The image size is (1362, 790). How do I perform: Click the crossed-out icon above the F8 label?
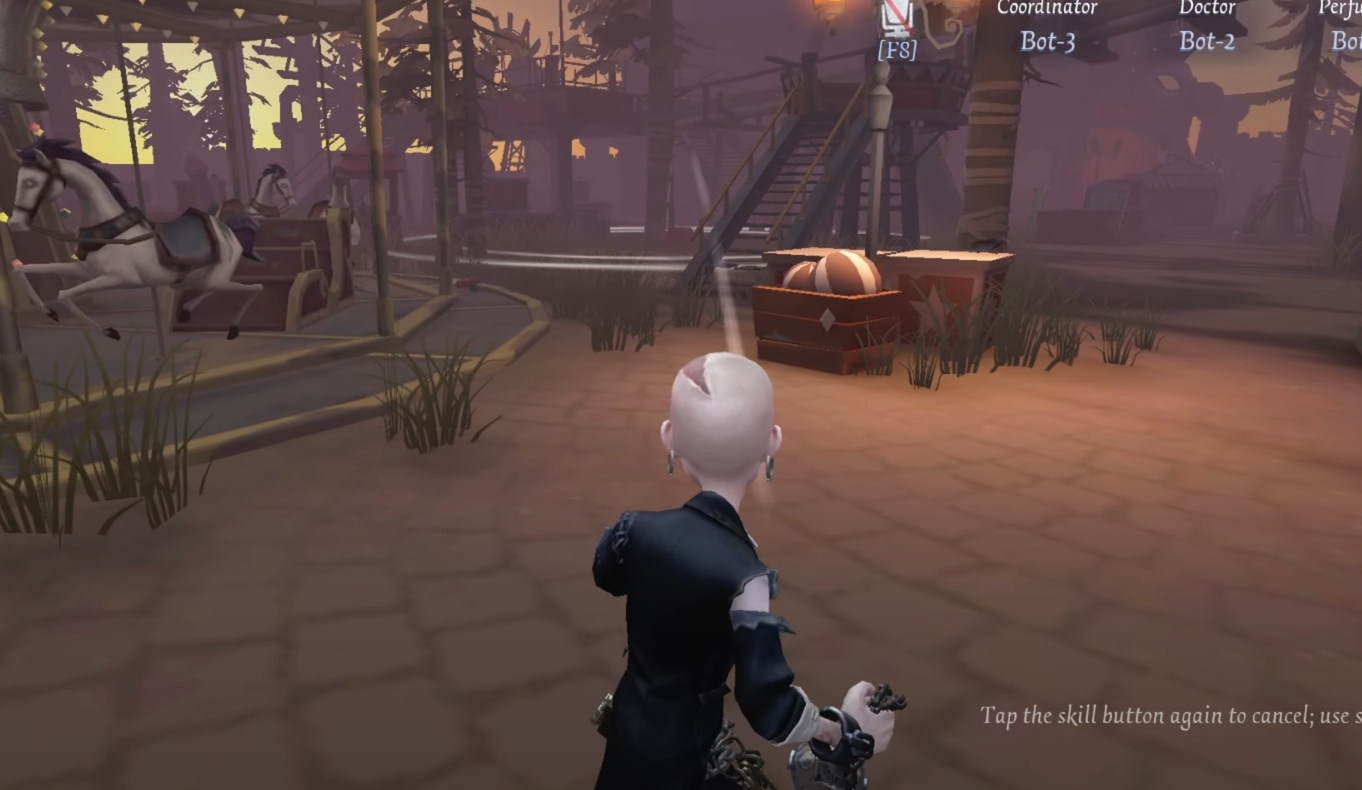tap(896, 14)
